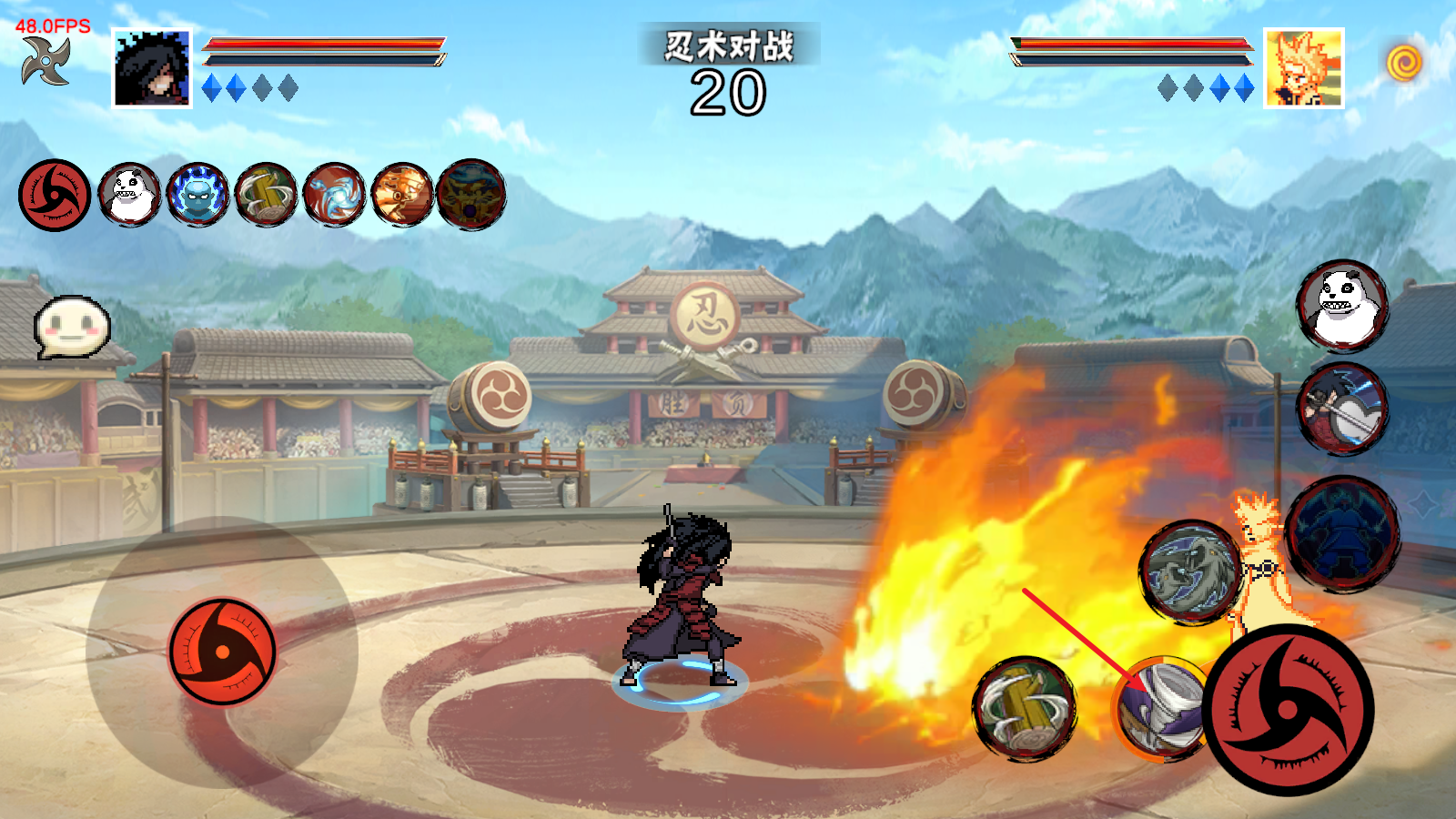Summon the panda from the right-side skills
Viewport: 1456px width, 819px height.
[x=1342, y=306]
